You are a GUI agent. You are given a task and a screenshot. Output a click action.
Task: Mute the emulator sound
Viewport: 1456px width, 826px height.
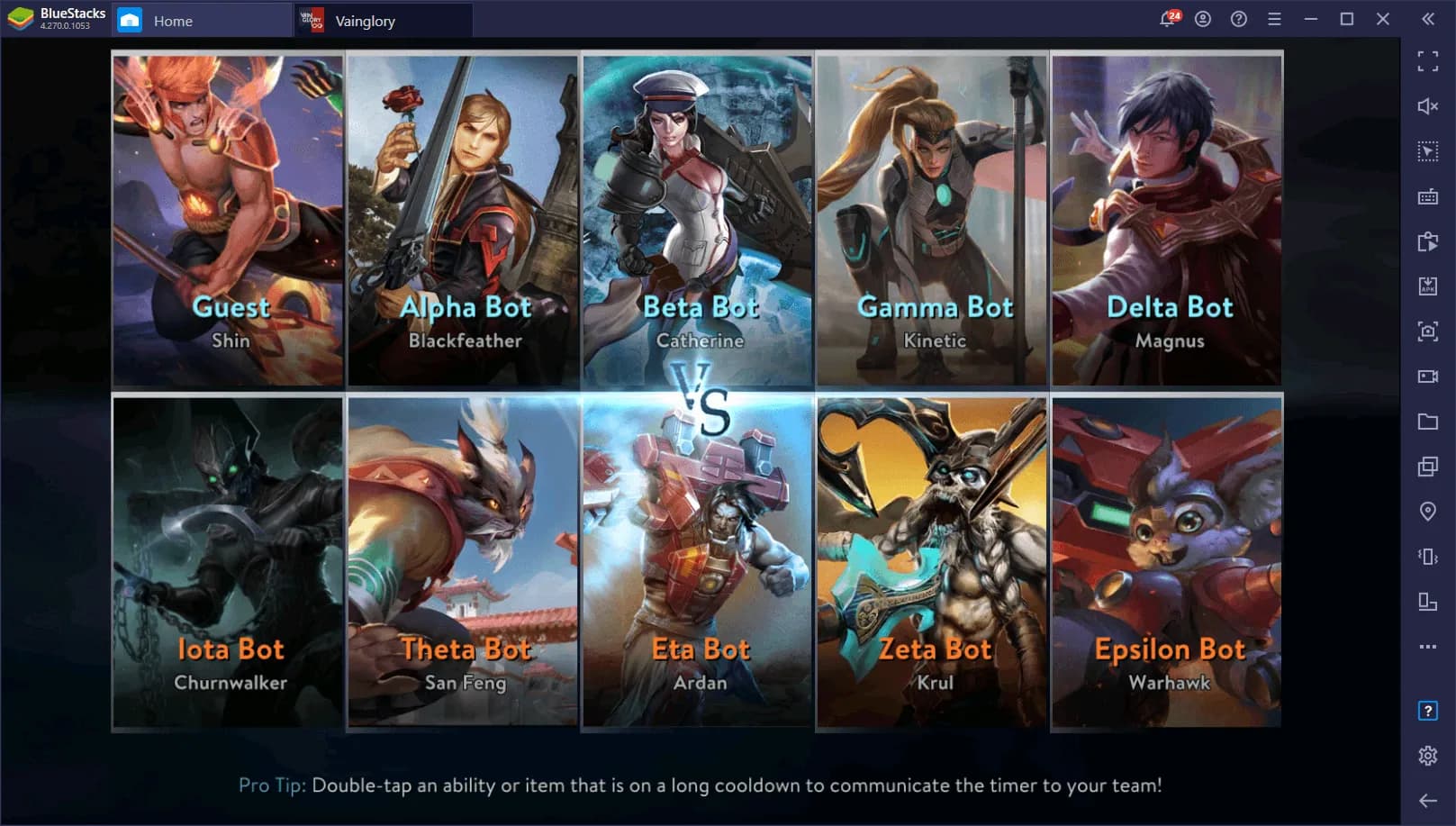click(x=1427, y=106)
